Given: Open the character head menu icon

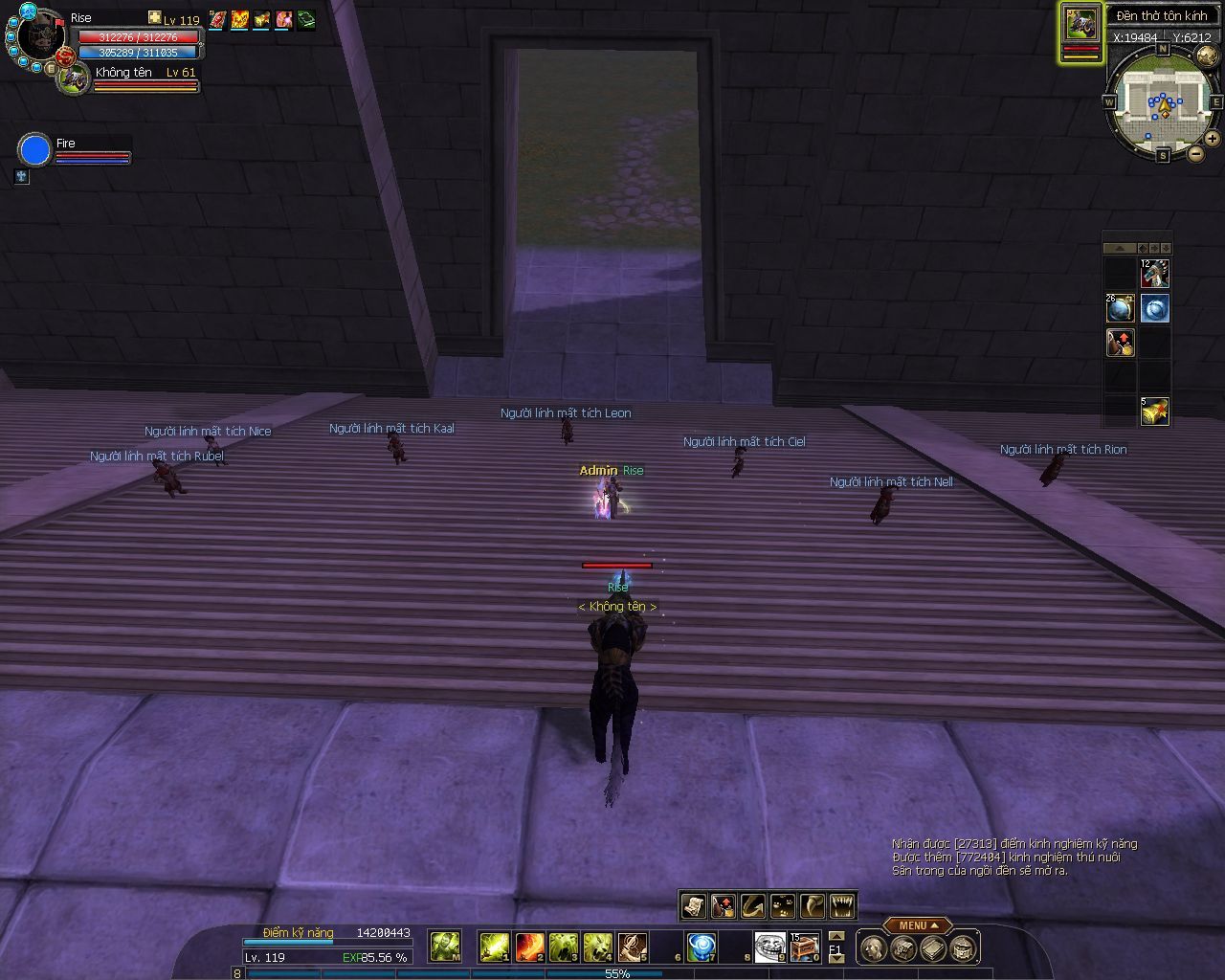Looking at the screenshot, I should point(872,948).
